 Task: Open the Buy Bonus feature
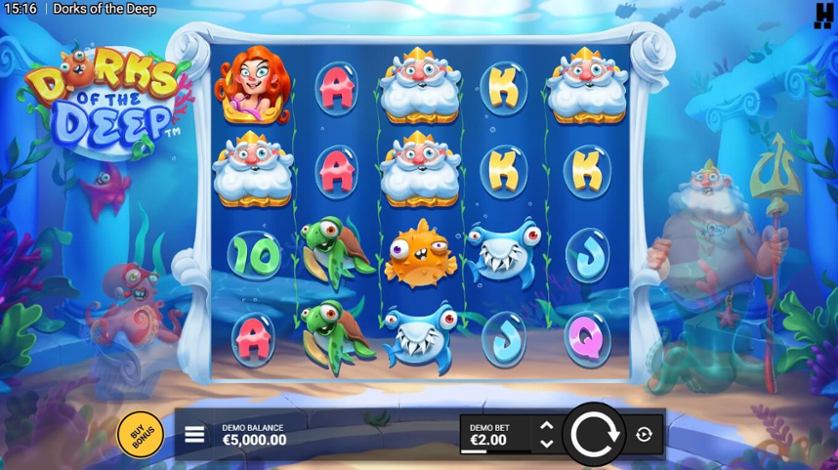tap(136, 433)
